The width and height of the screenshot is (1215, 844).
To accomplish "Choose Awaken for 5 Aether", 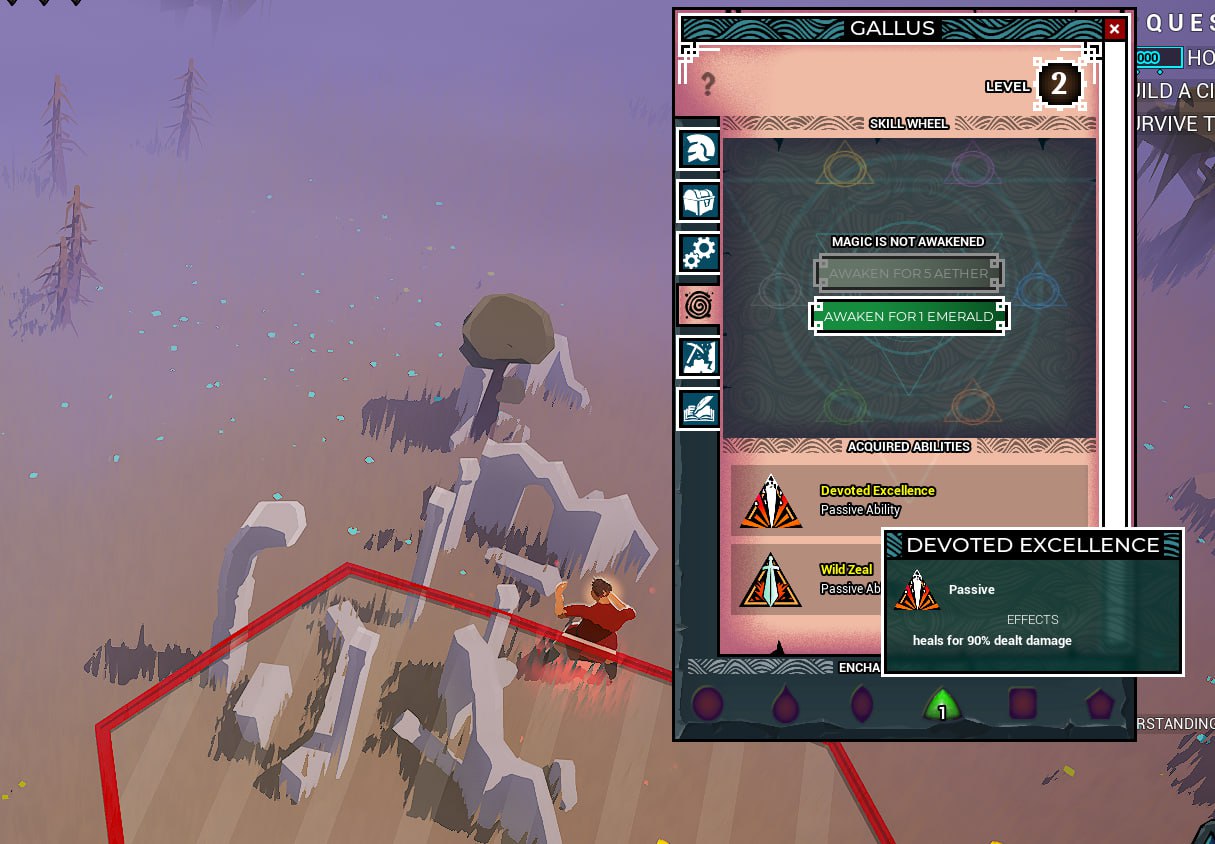I will [x=908, y=273].
